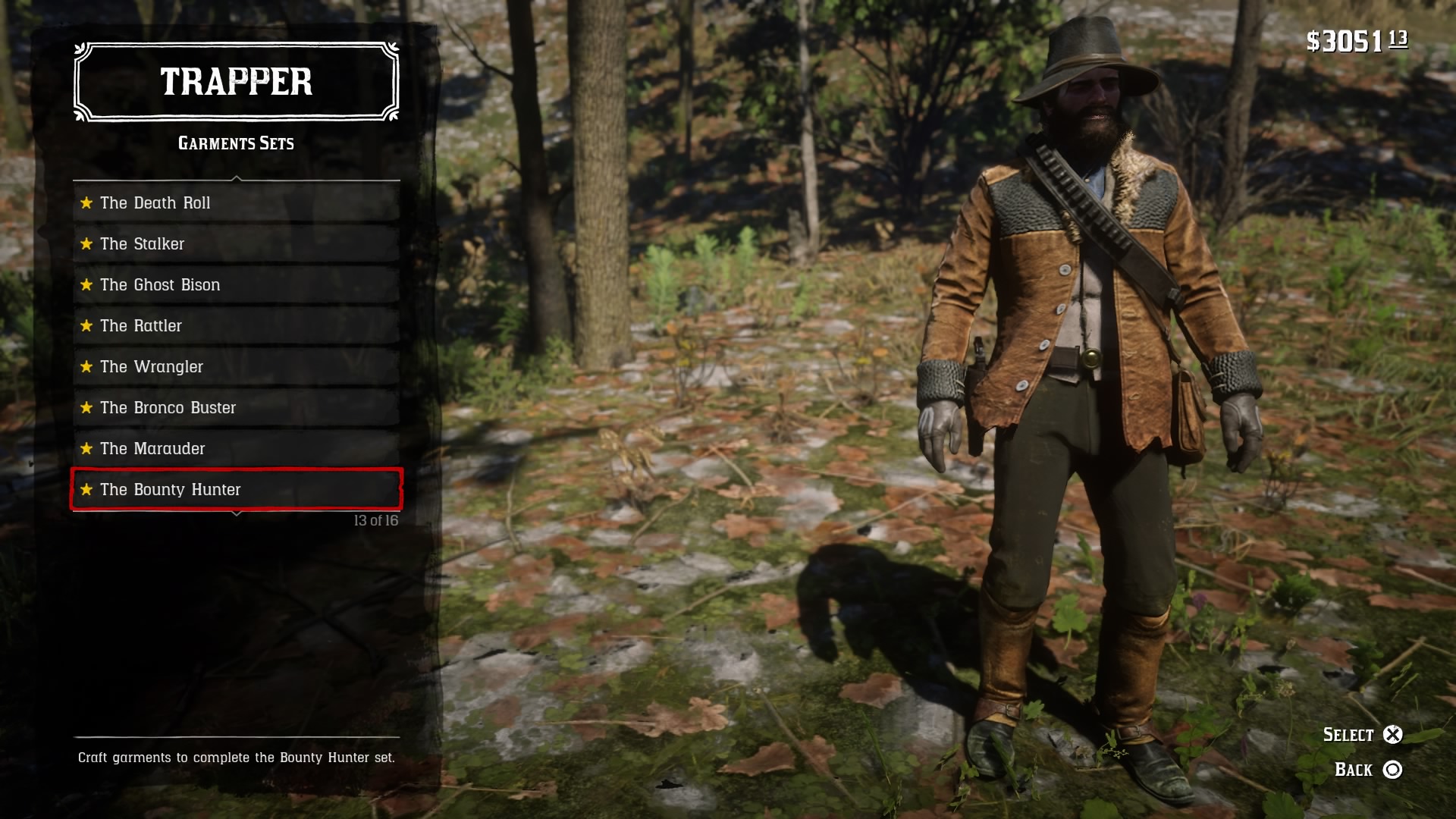This screenshot has height=819, width=1456.
Task: Click the list's down arrow indicator
Action: [x=237, y=514]
